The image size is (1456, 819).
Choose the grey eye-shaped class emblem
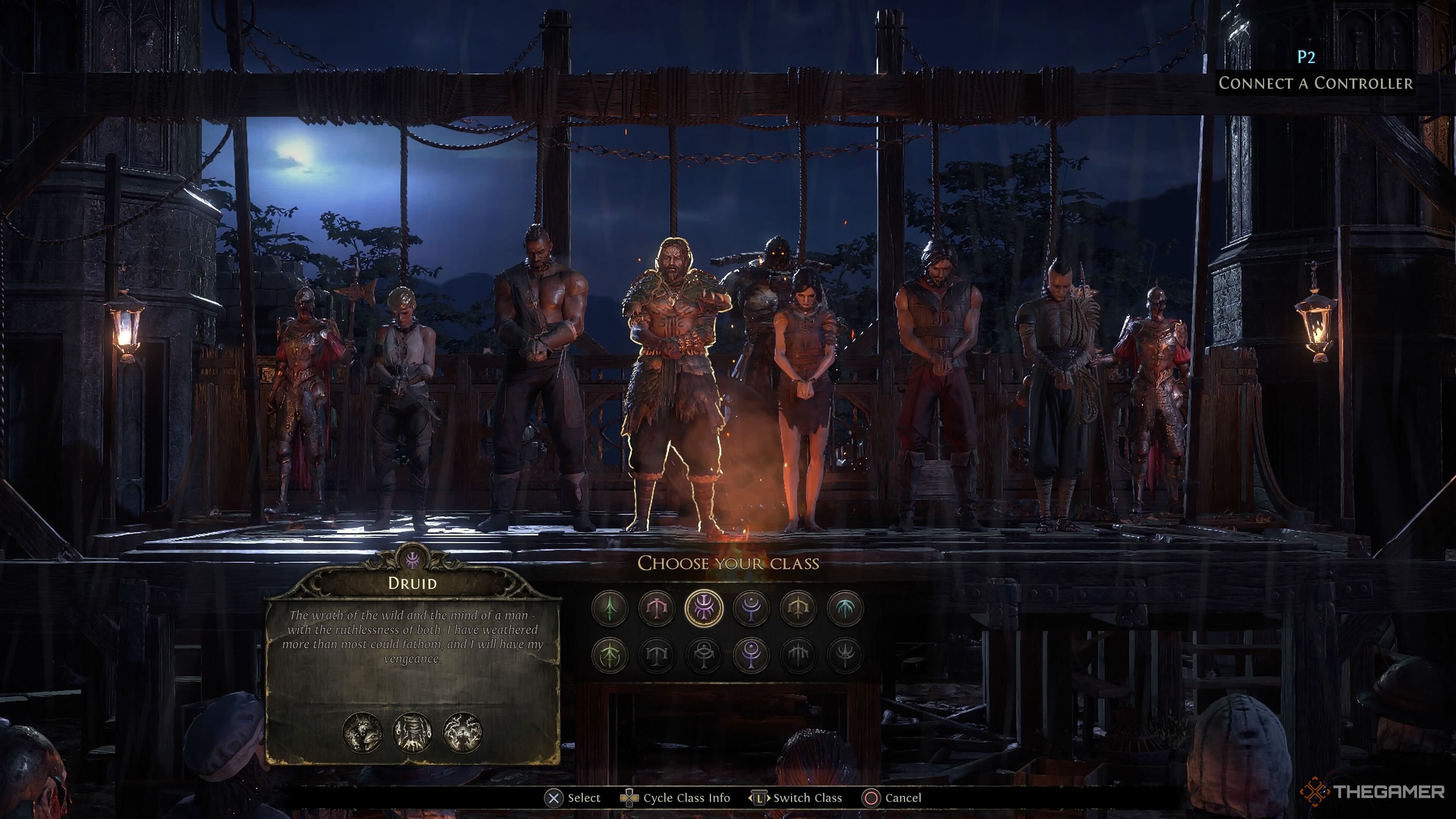[704, 655]
